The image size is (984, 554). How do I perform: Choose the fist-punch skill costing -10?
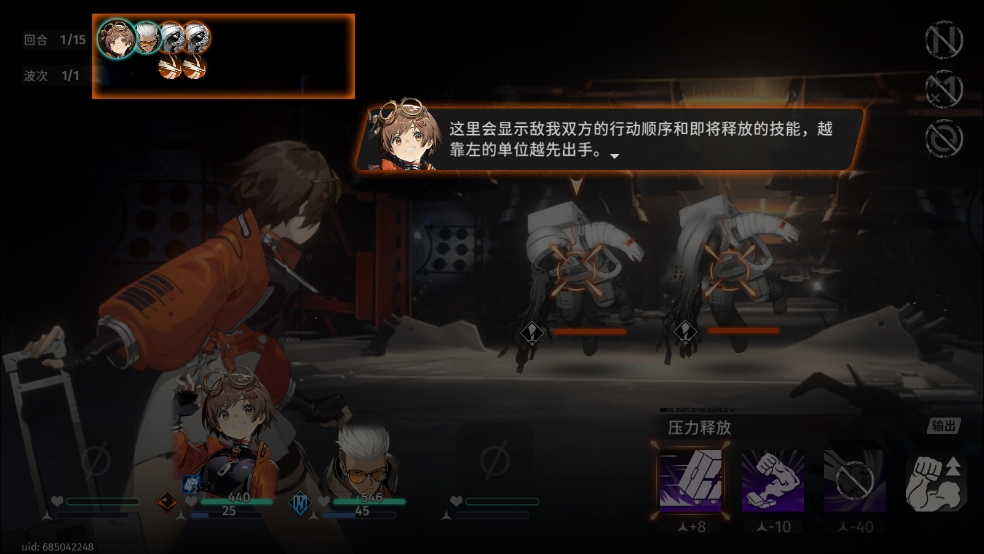[x=773, y=479]
